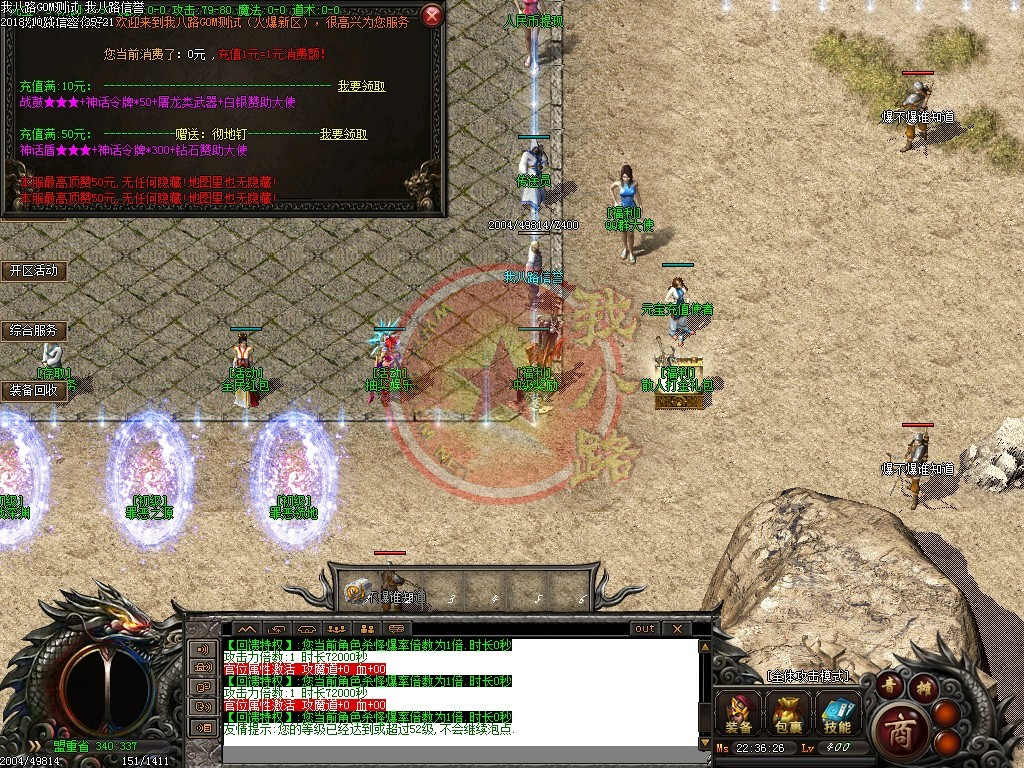Click the 音 sound button
Image resolution: width=1024 pixels, height=768 pixels.
(x=890, y=685)
